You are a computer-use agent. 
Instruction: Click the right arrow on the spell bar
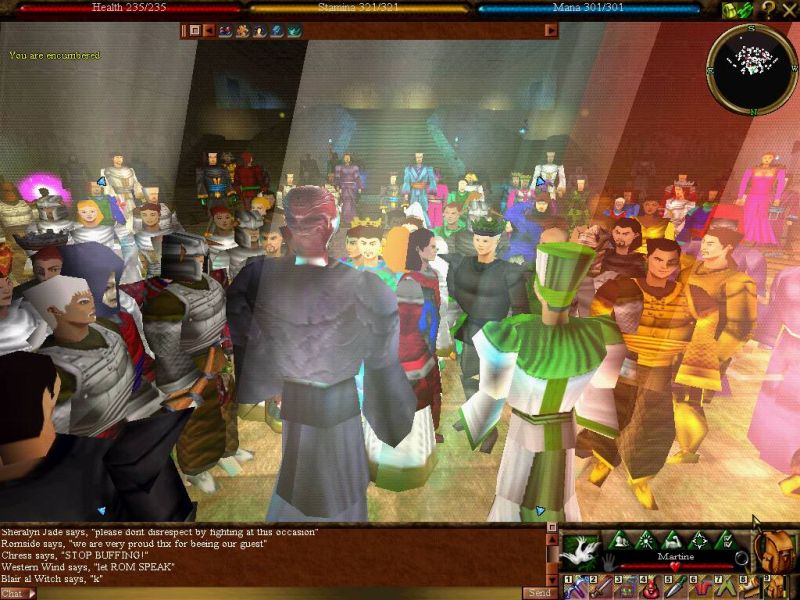tap(550, 30)
